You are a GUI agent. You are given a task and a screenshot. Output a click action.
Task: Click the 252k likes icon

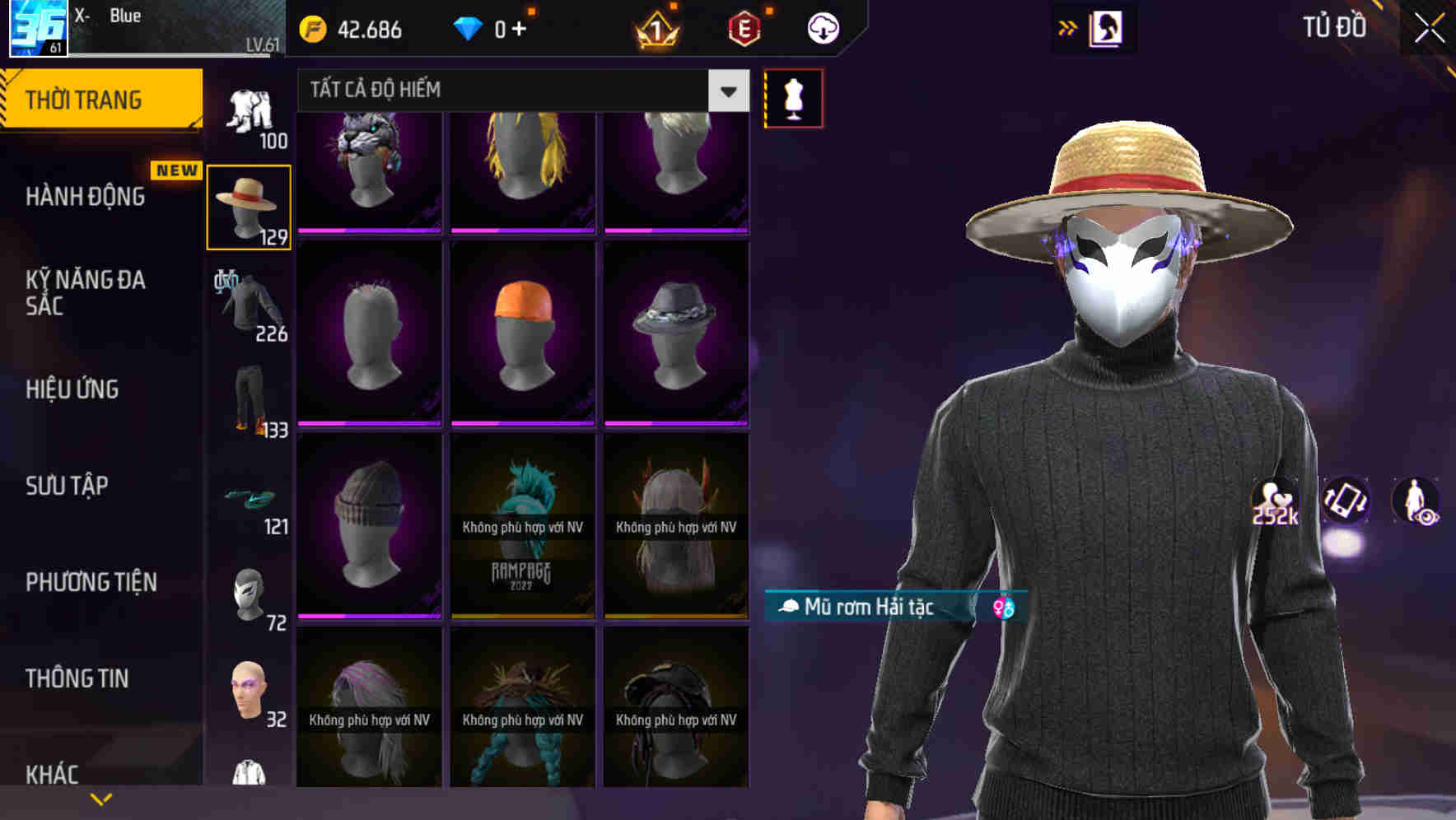pos(1276,502)
